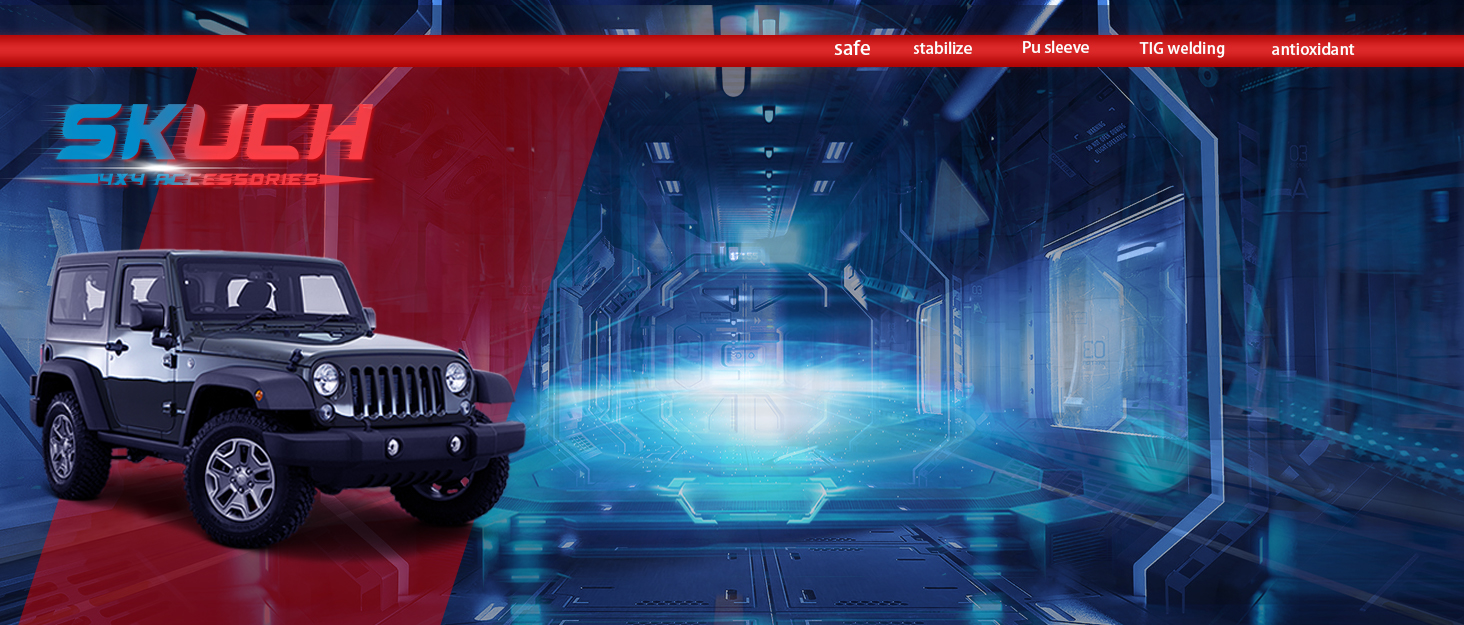
Task: Go to the Pu sleeve section
Action: pyautogui.click(x=1055, y=48)
